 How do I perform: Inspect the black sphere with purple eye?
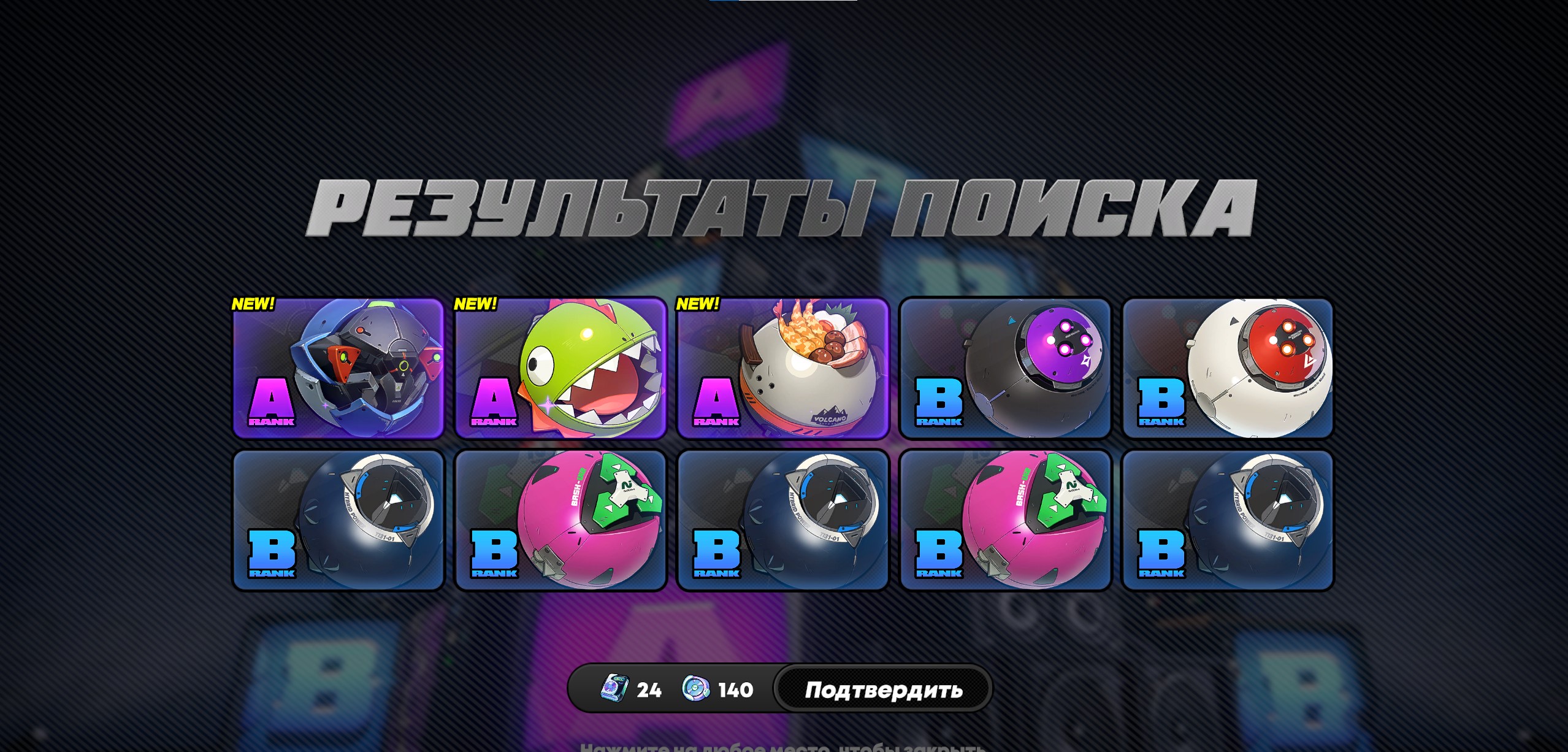coord(1006,369)
